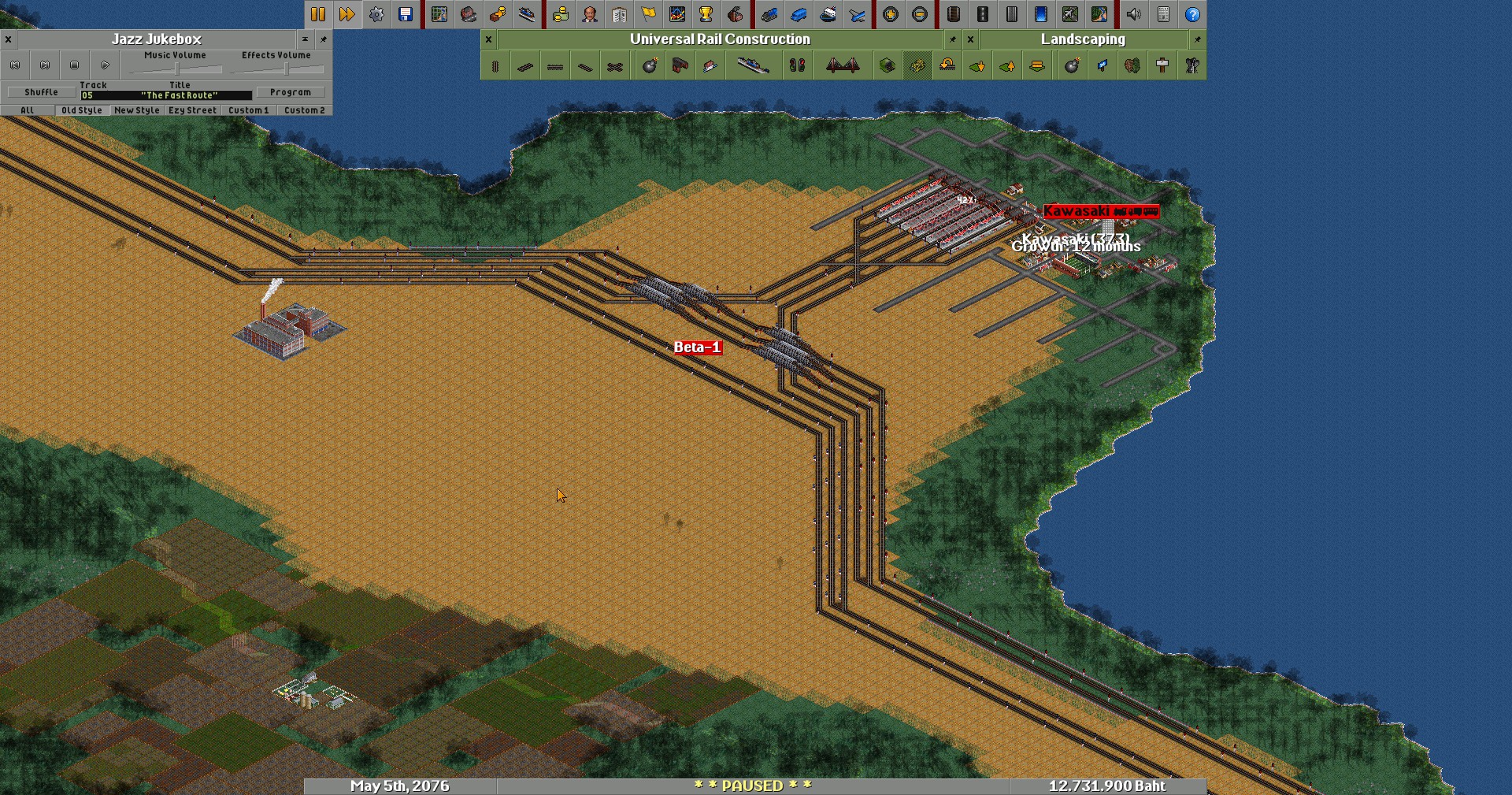Close the Landscaping toolbar
The width and height of the screenshot is (1512, 795).
(970, 39)
